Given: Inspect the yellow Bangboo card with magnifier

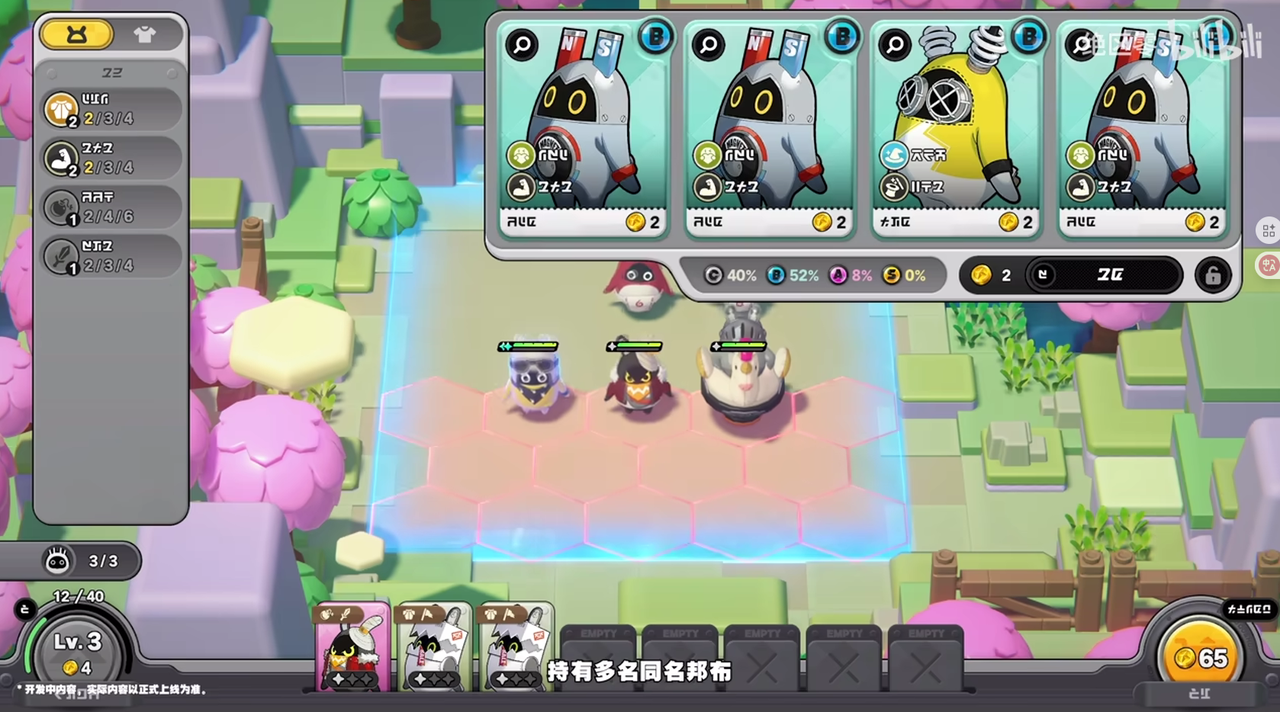Looking at the screenshot, I should pos(894,44).
